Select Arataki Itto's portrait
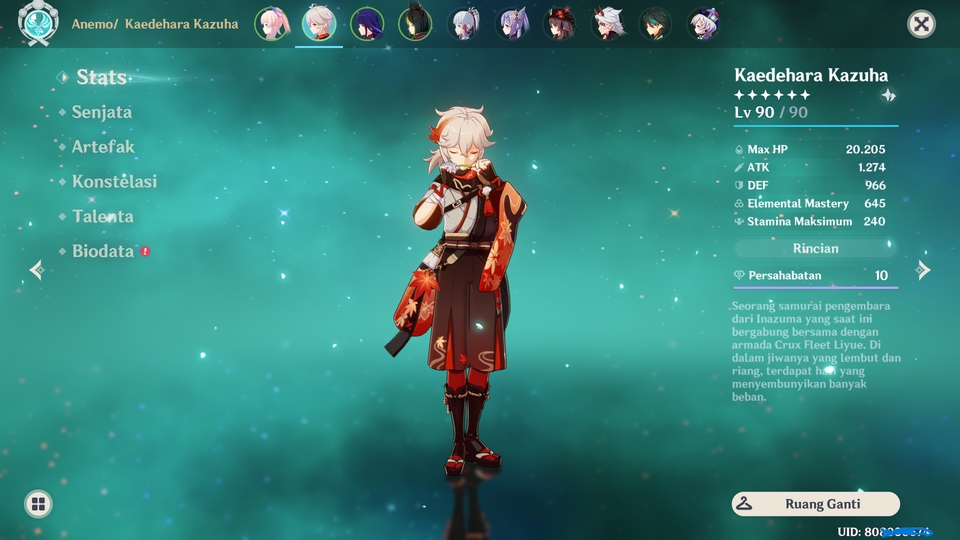 tap(608, 23)
